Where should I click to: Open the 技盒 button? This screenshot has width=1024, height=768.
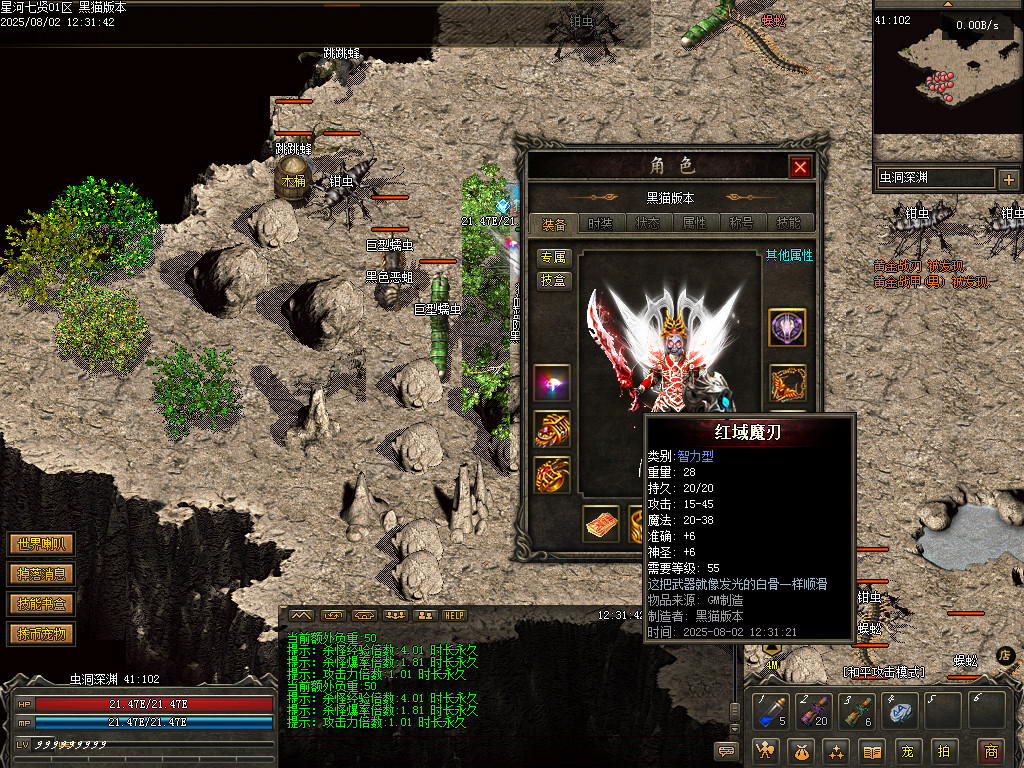point(553,281)
